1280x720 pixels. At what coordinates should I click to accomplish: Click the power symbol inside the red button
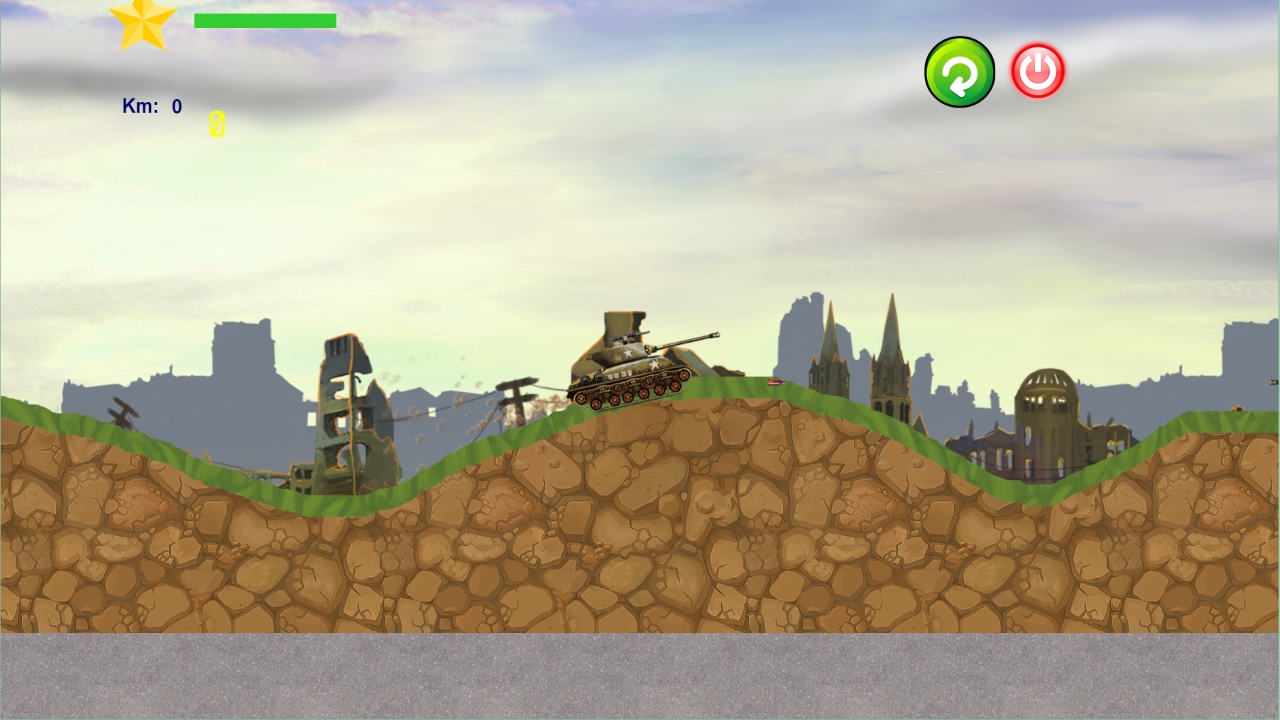(1037, 70)
